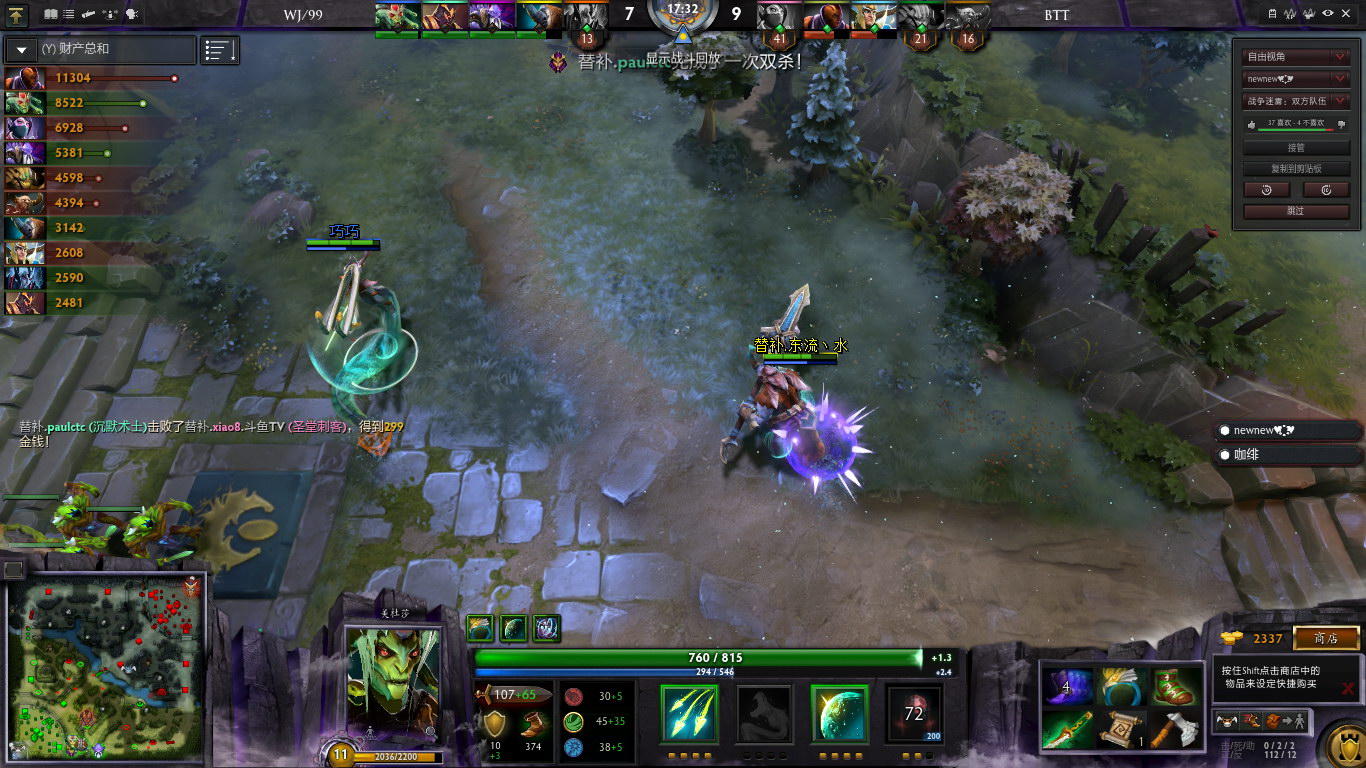This screenshot has width=1366, height=768.
Task: Click the 接管 take-over button
Action: 1296,147
